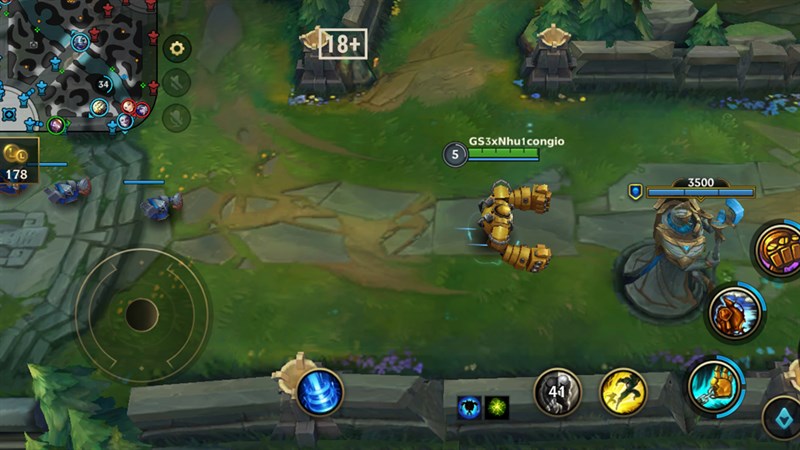
Task: Activate the blue Recall button
Action: [x=320, y=392]
